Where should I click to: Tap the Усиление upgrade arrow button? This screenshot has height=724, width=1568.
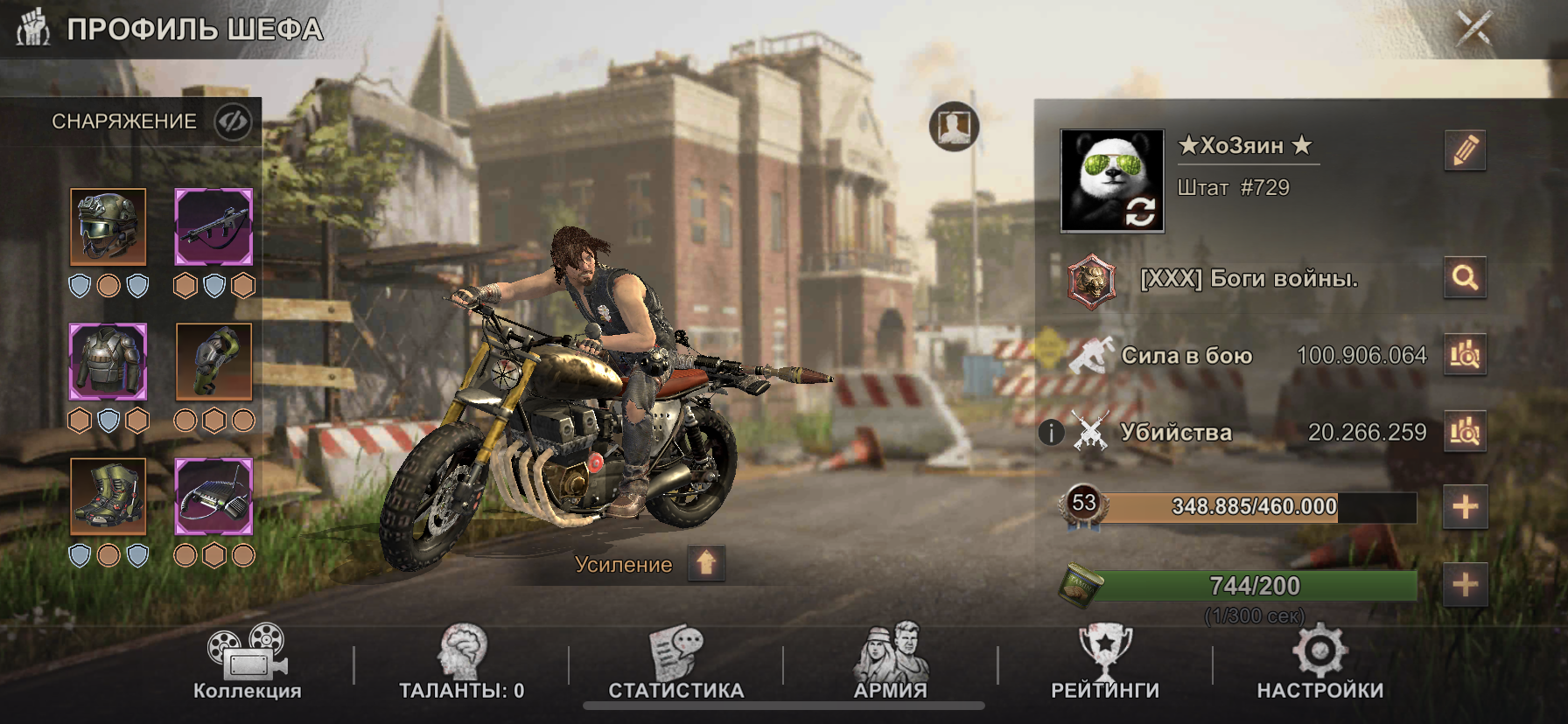(706, 563)
